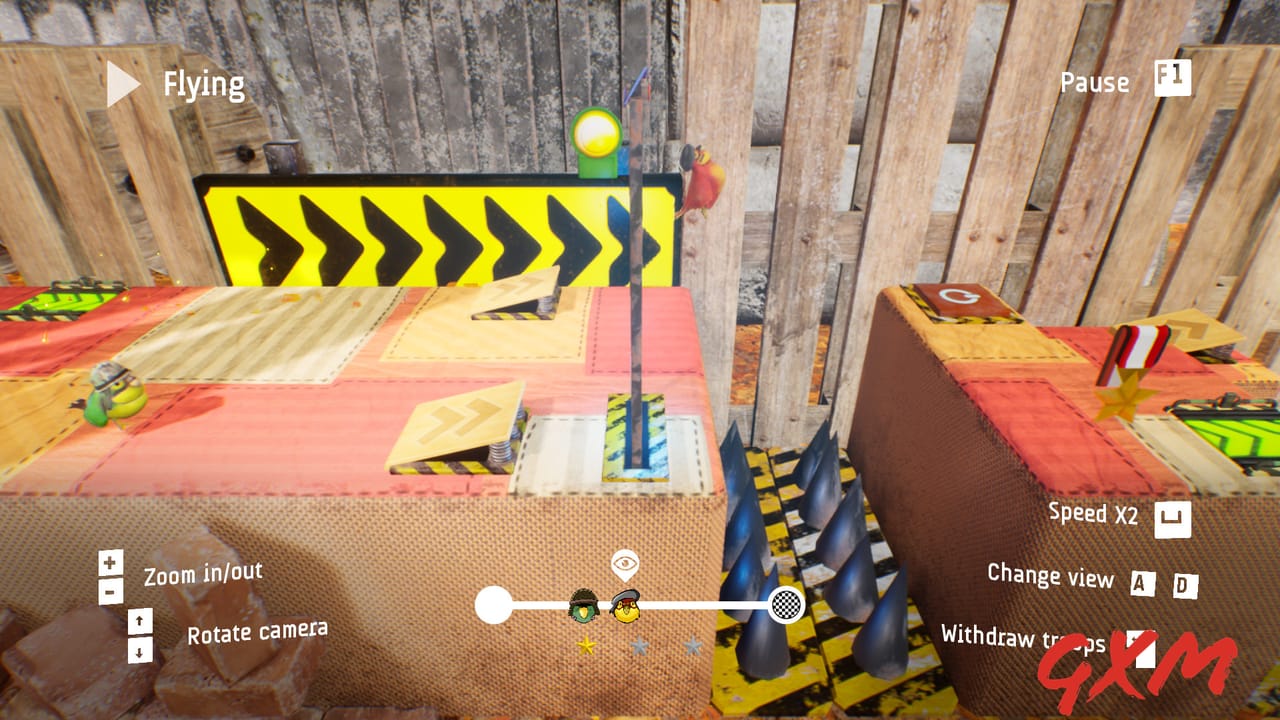The image size is (1280, 720).
Task: Click the gold star below the progress bar
Action: click(x=588, y=644)
